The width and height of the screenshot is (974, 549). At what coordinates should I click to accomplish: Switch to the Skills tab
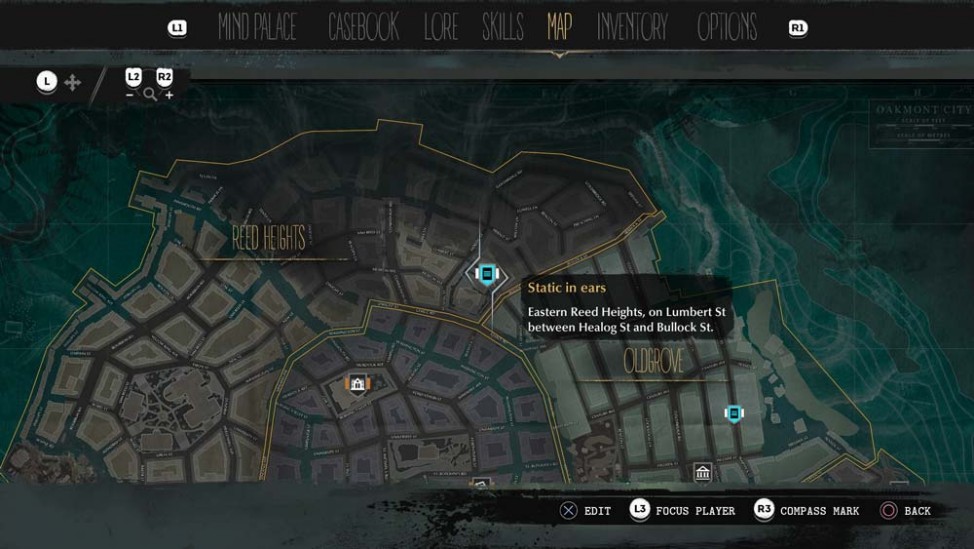502,28
